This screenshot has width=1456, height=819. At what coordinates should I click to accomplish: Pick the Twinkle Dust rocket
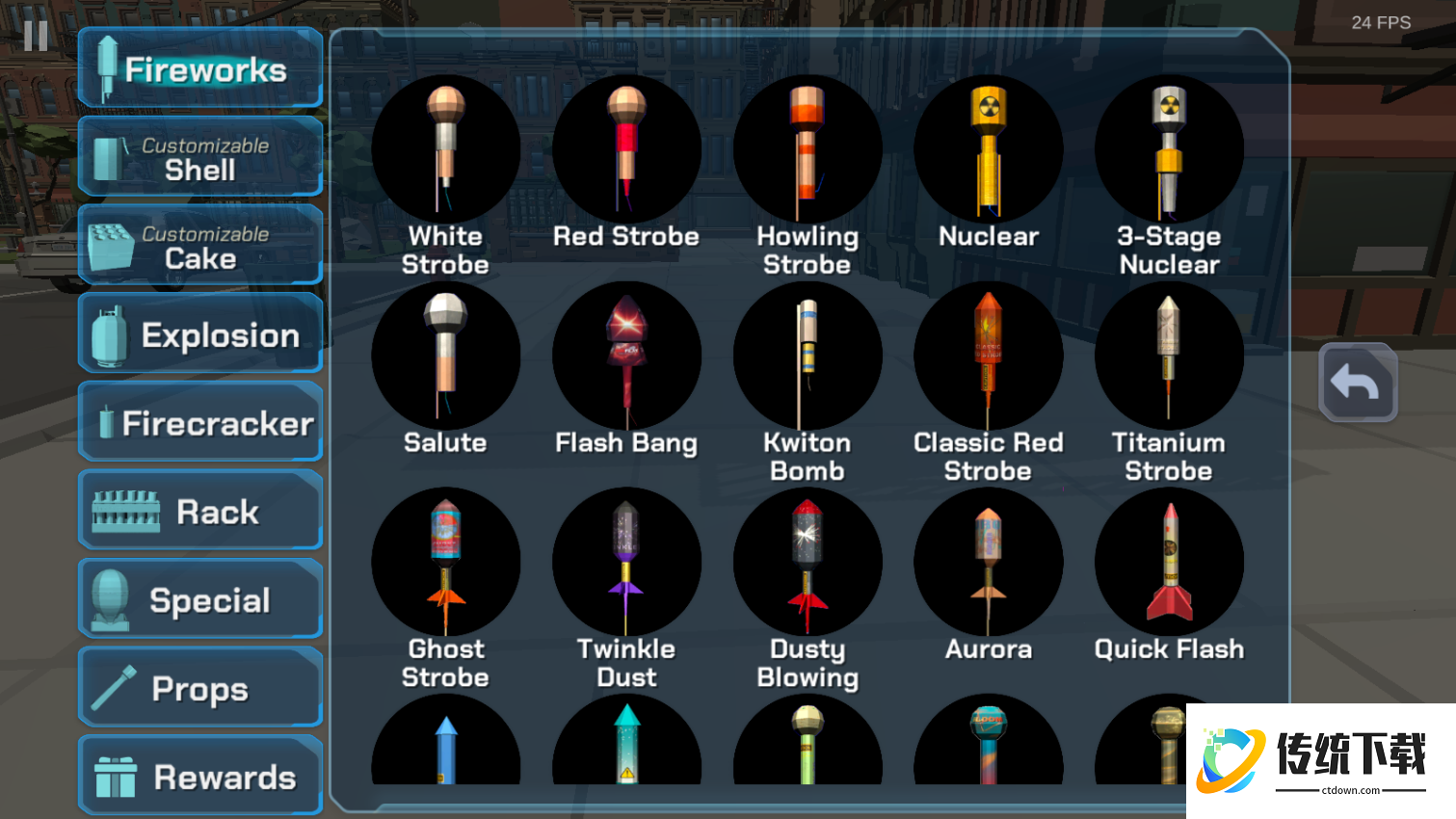(626, 563)
